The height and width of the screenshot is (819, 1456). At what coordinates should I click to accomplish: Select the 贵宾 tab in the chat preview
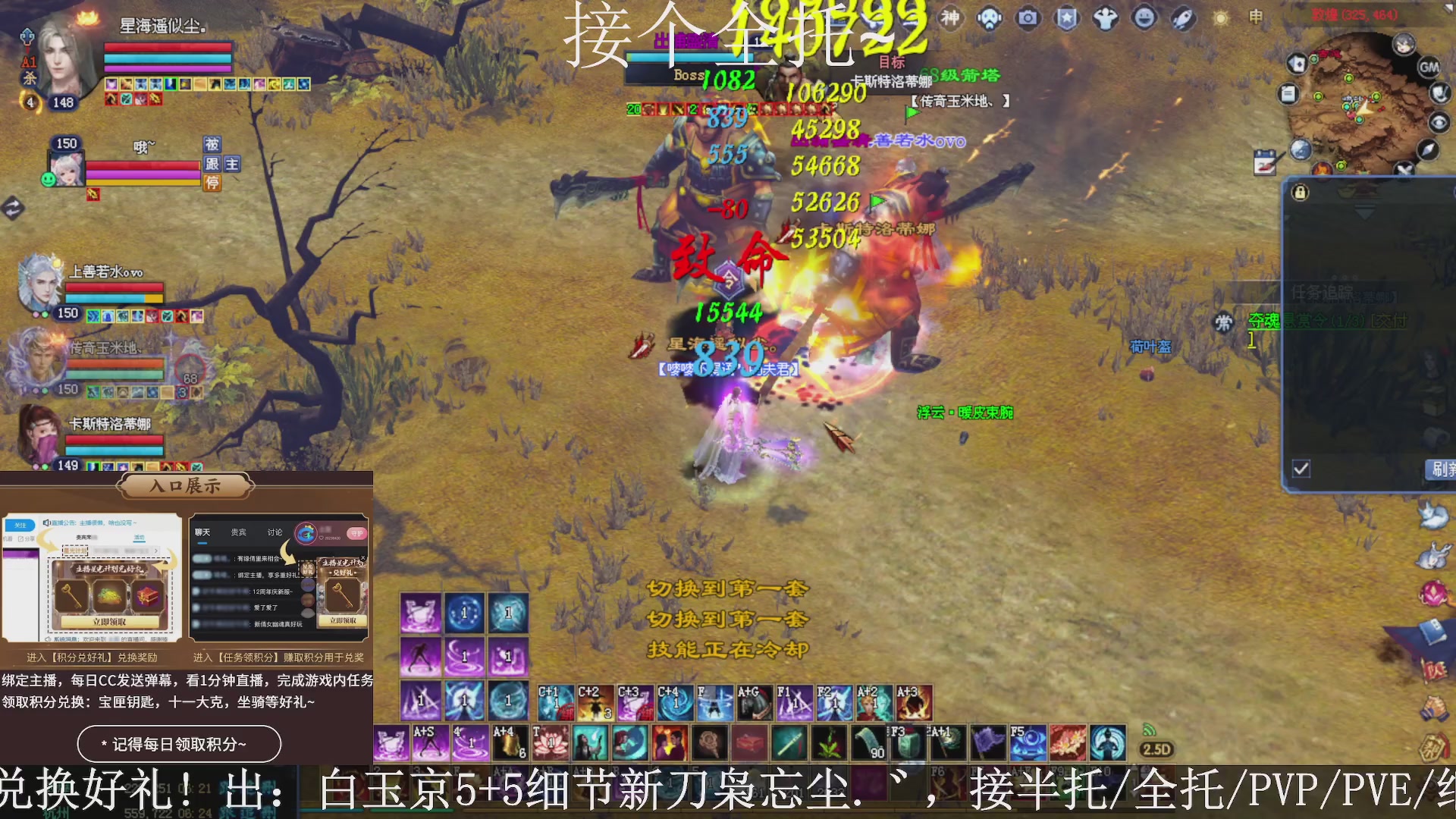click(237, 532)
